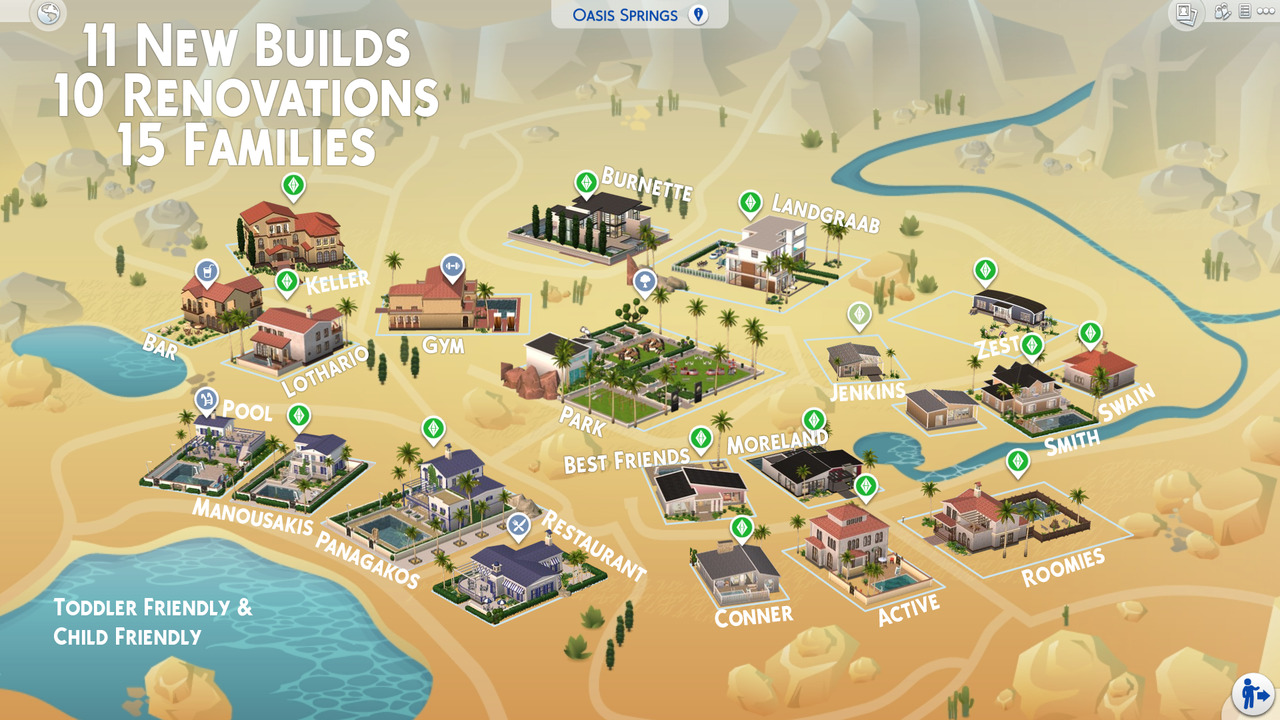Select the Bar venue drink pin

coord(207,272)
